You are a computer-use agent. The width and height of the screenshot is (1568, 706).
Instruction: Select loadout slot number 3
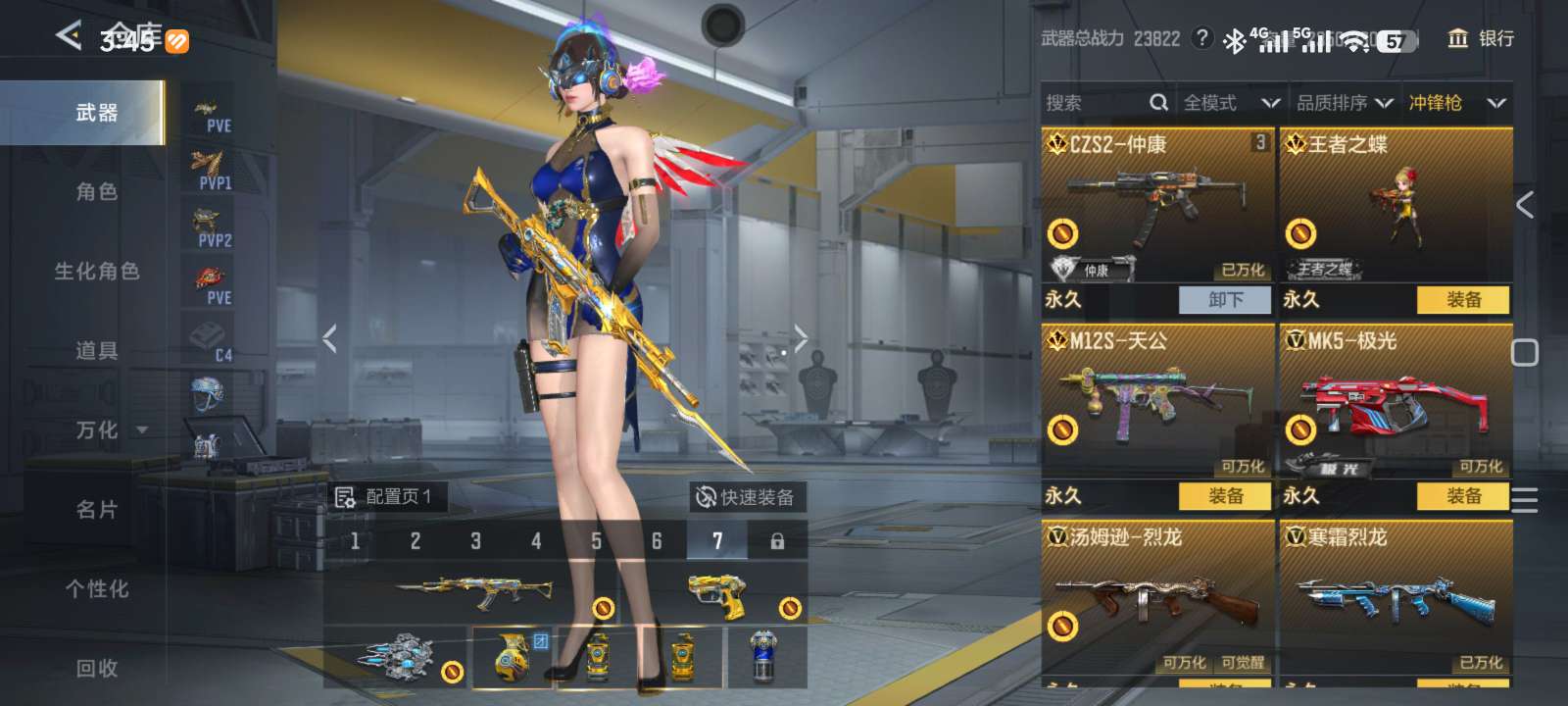click(475, 541)
